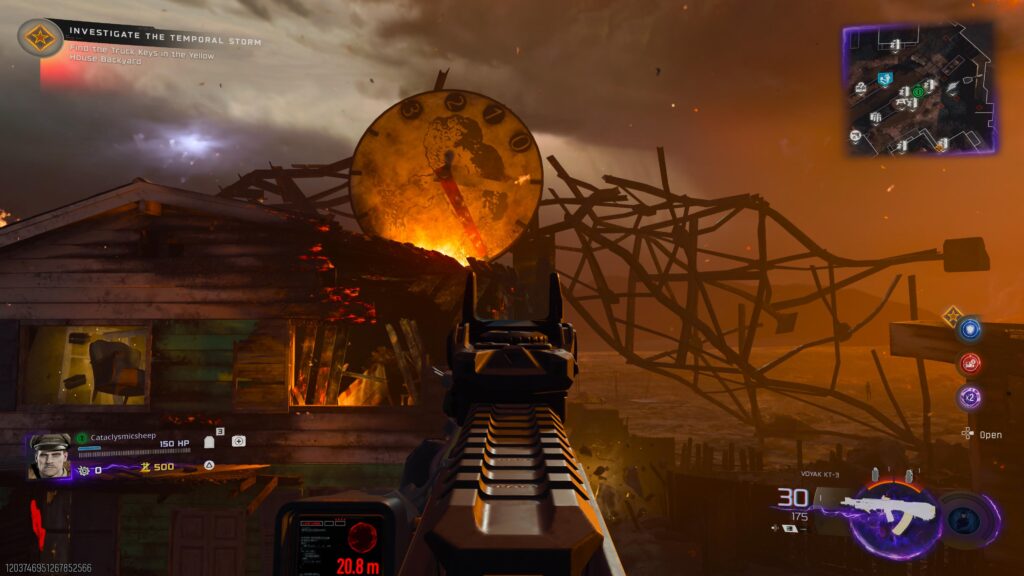This screenshot has width=1024, height=576.
Task: Click the red powerup icon
Action: pyautogui.click(x=969, y=363)
